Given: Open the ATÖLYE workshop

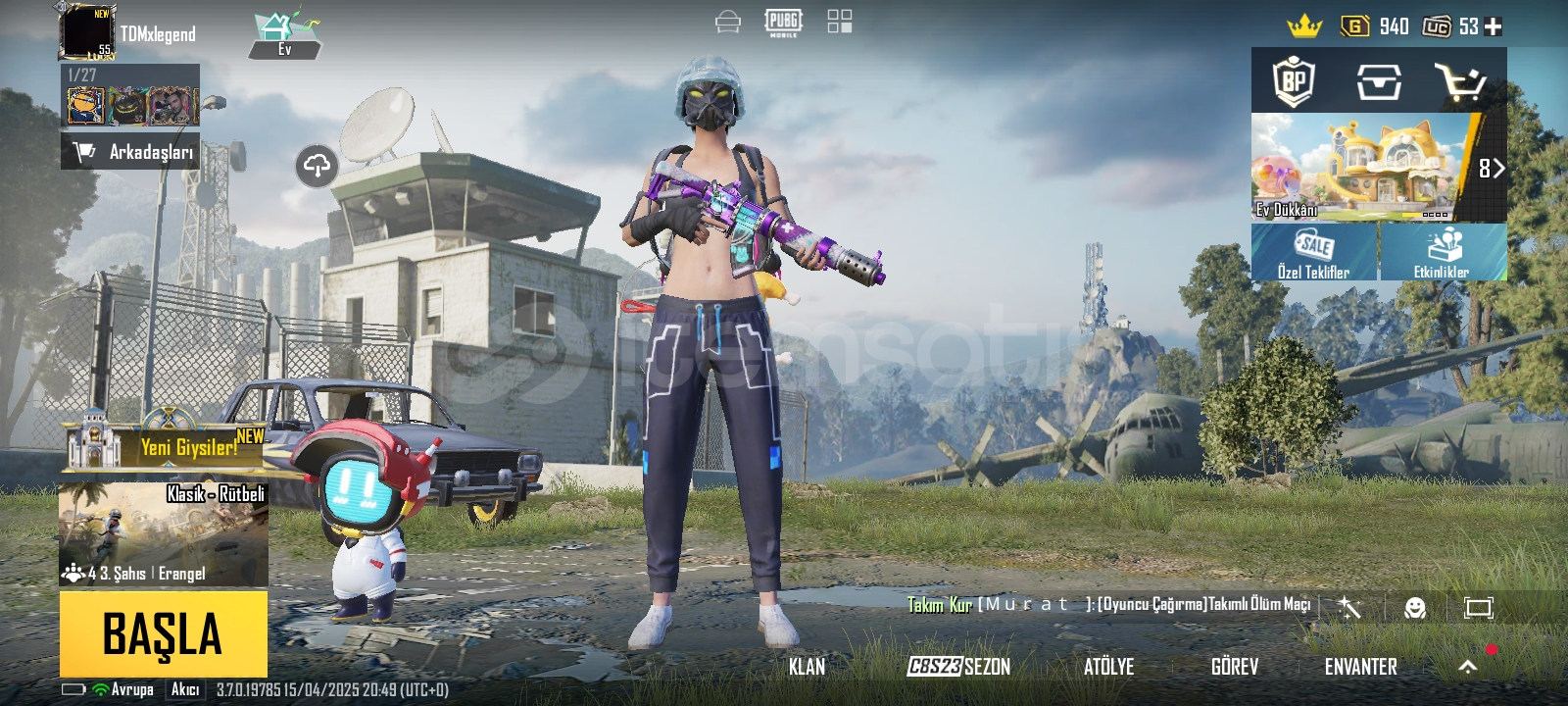Looking at the screenshot, I should tap(1108, 667).
